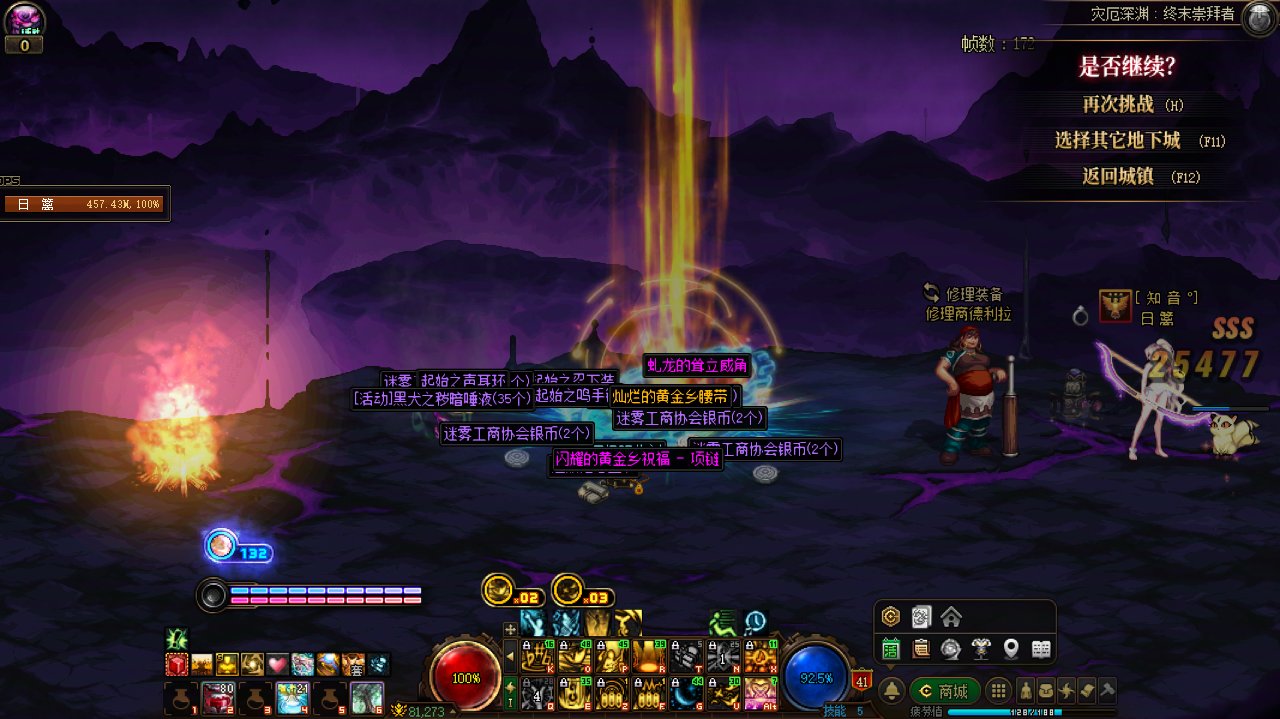
Task: Use the blue item in quick slot 4
Action: 292,696
